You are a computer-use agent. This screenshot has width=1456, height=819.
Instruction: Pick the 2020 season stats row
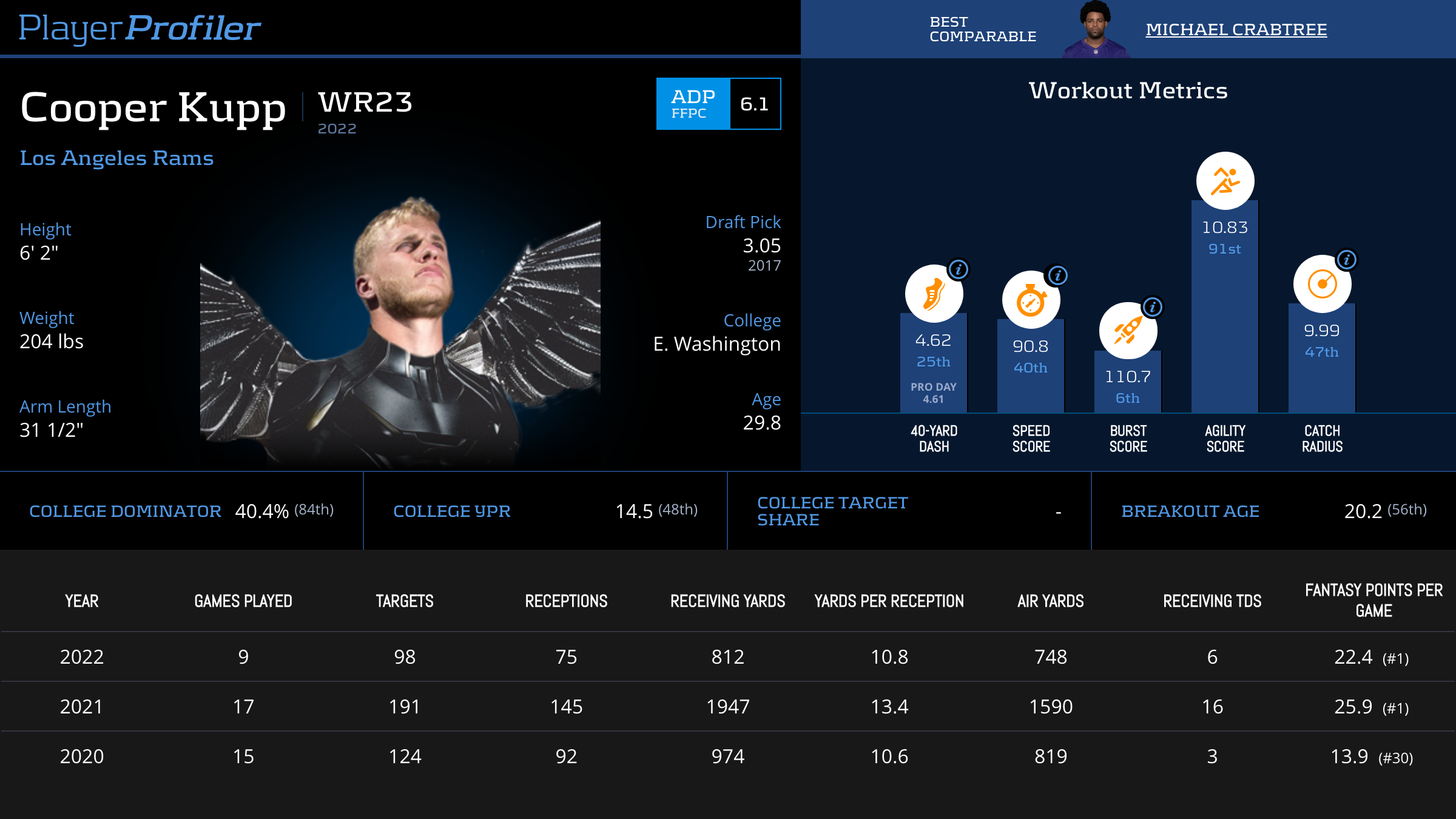point(728,757)
